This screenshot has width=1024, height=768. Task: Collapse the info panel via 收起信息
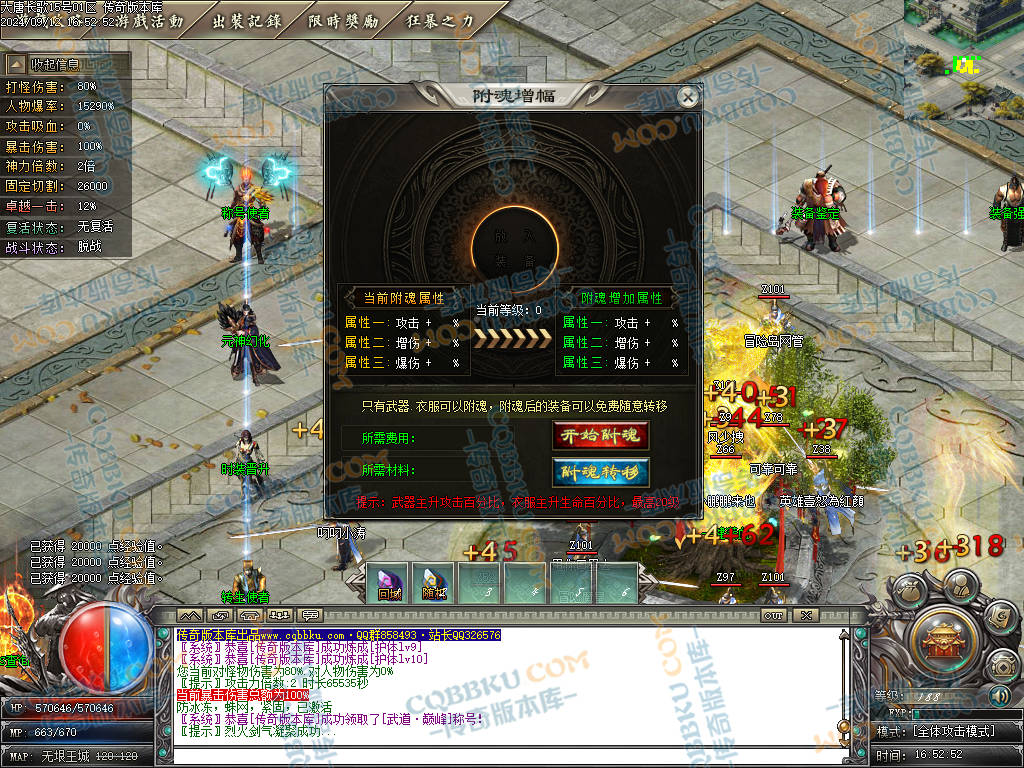coord(66,64)
